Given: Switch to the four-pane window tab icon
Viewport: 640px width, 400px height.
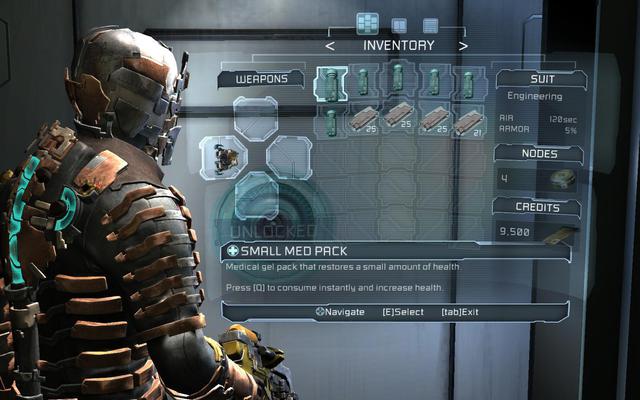Looking at the screenshot, I should pos(399,25).
